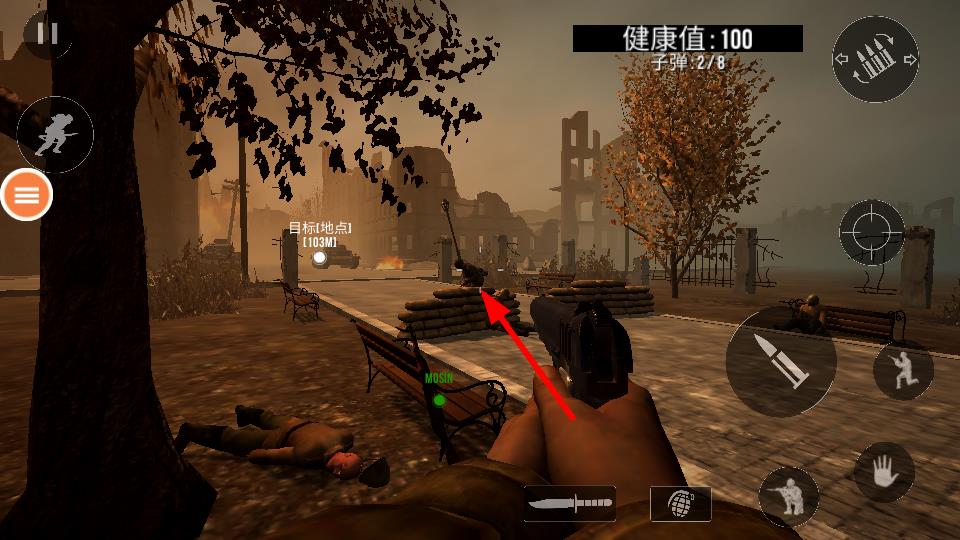Image resolution: width=960 pixels, height=540 pixels.
Task: Reload ammo with the bullets button
Action: 875,59
